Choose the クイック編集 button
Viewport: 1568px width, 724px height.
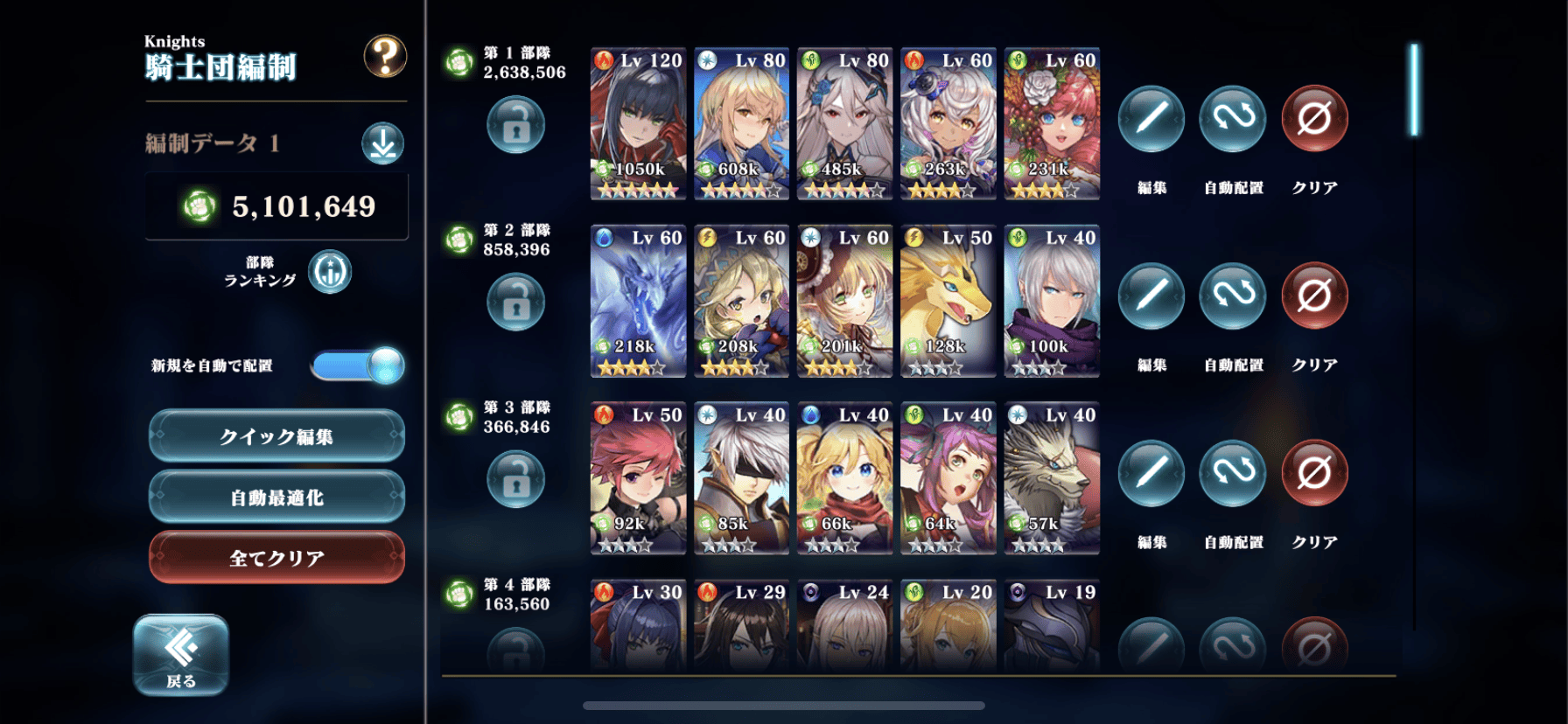click(276, 436)
